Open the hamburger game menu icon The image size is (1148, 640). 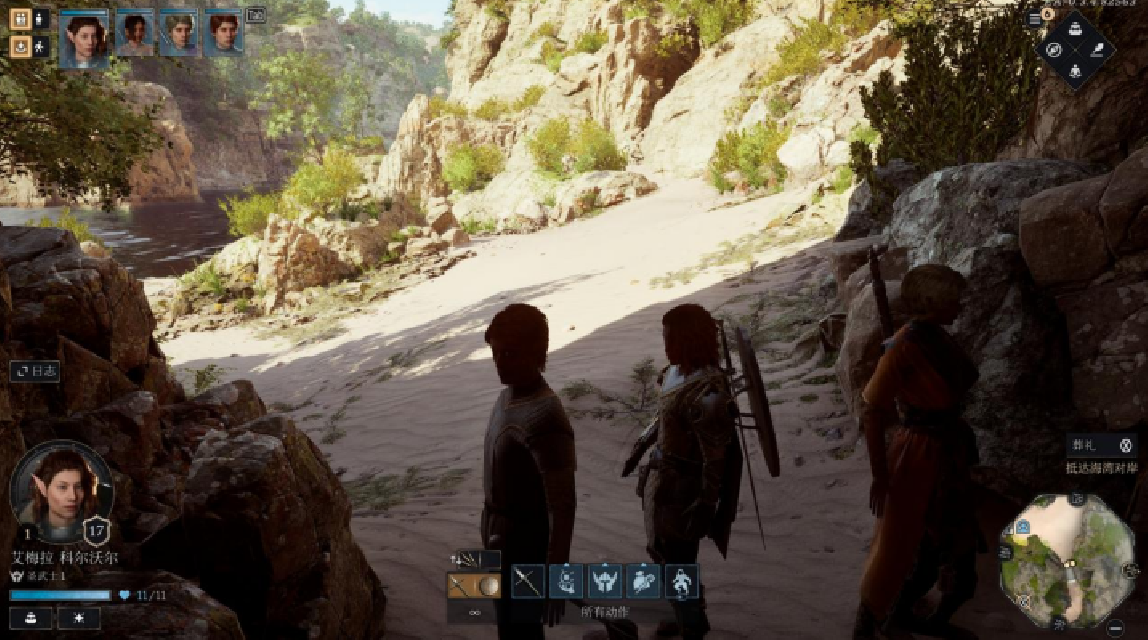(1034, 19)
